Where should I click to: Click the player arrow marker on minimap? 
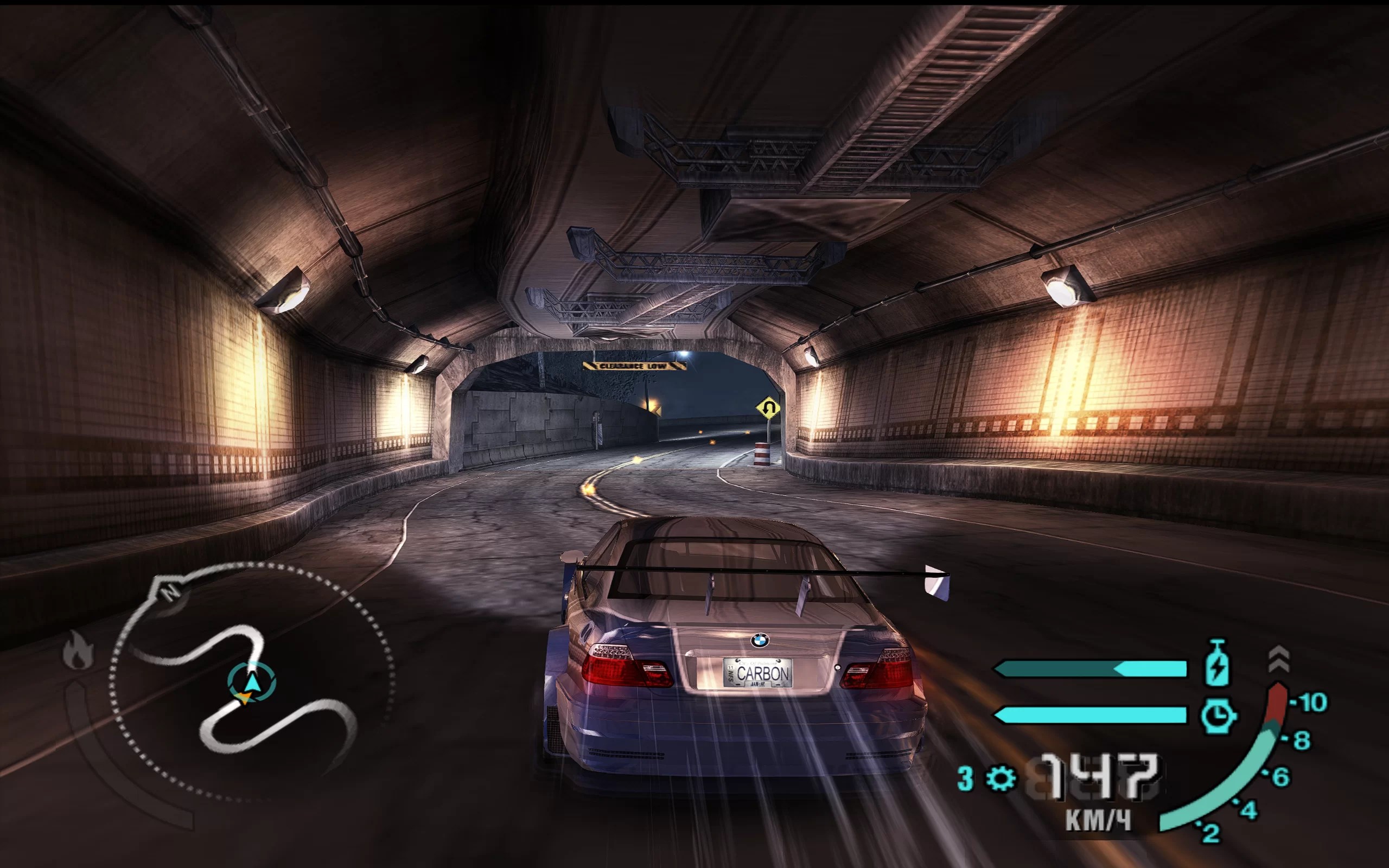point(252,683)
